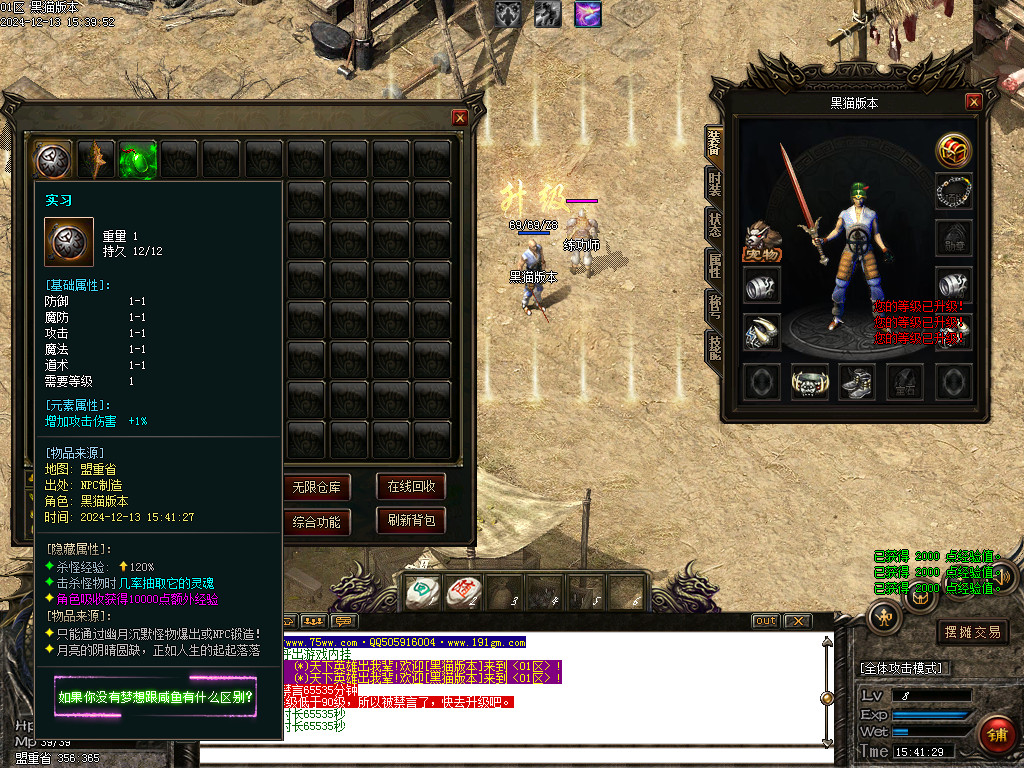Select the green pouch item in bag
Image resolution: width=1024 pixels, height=768 pixels.
(137, 159)
